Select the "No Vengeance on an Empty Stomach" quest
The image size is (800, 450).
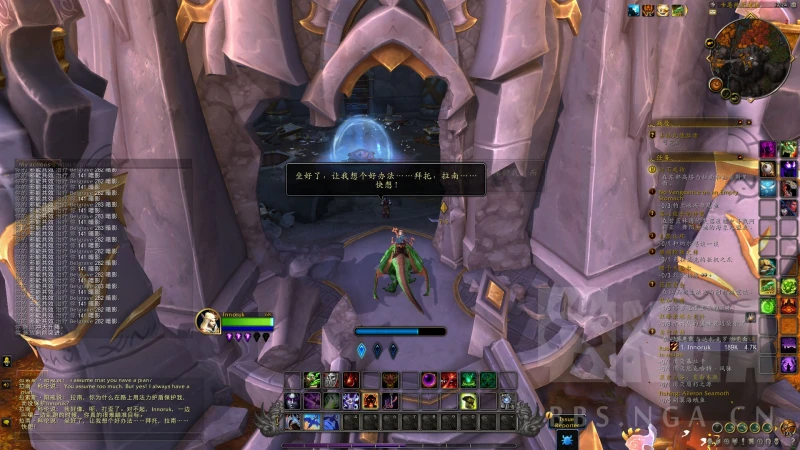(700, 191)
